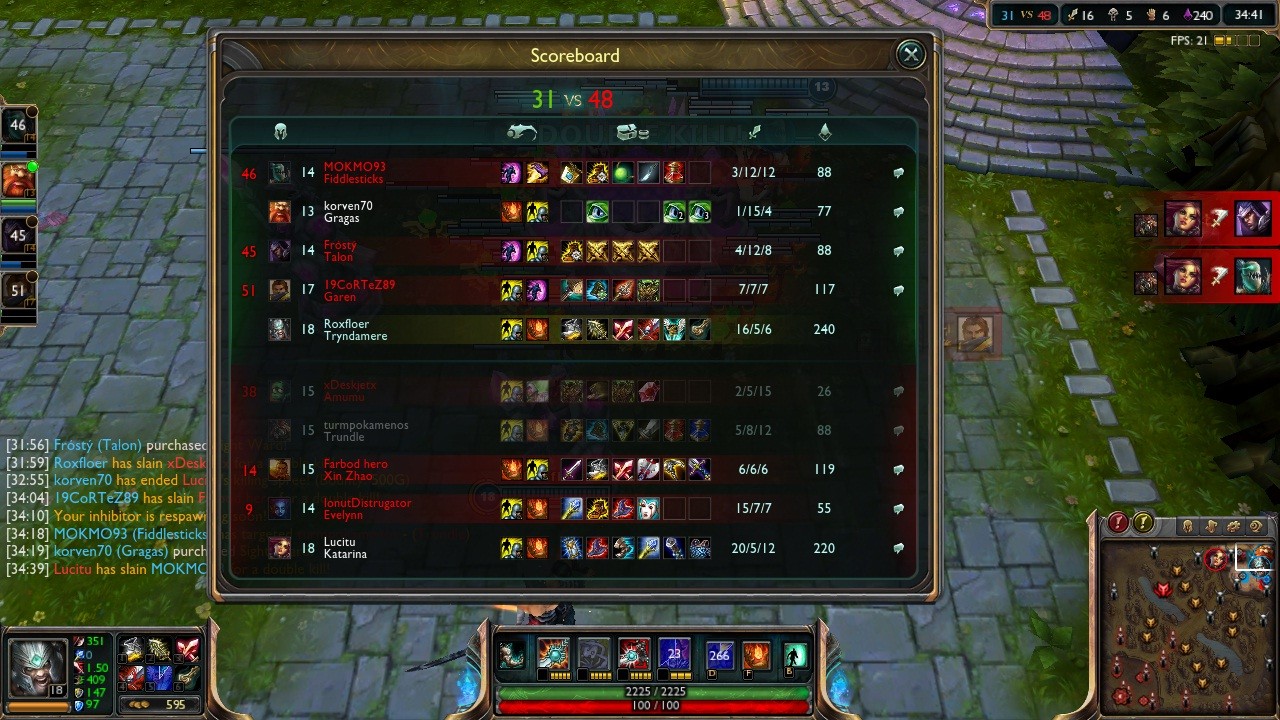This screenshot has width=1280, height=720.
Task: Click the Gragas ally portrait on left HUD
Action: [x=17, y=180]
